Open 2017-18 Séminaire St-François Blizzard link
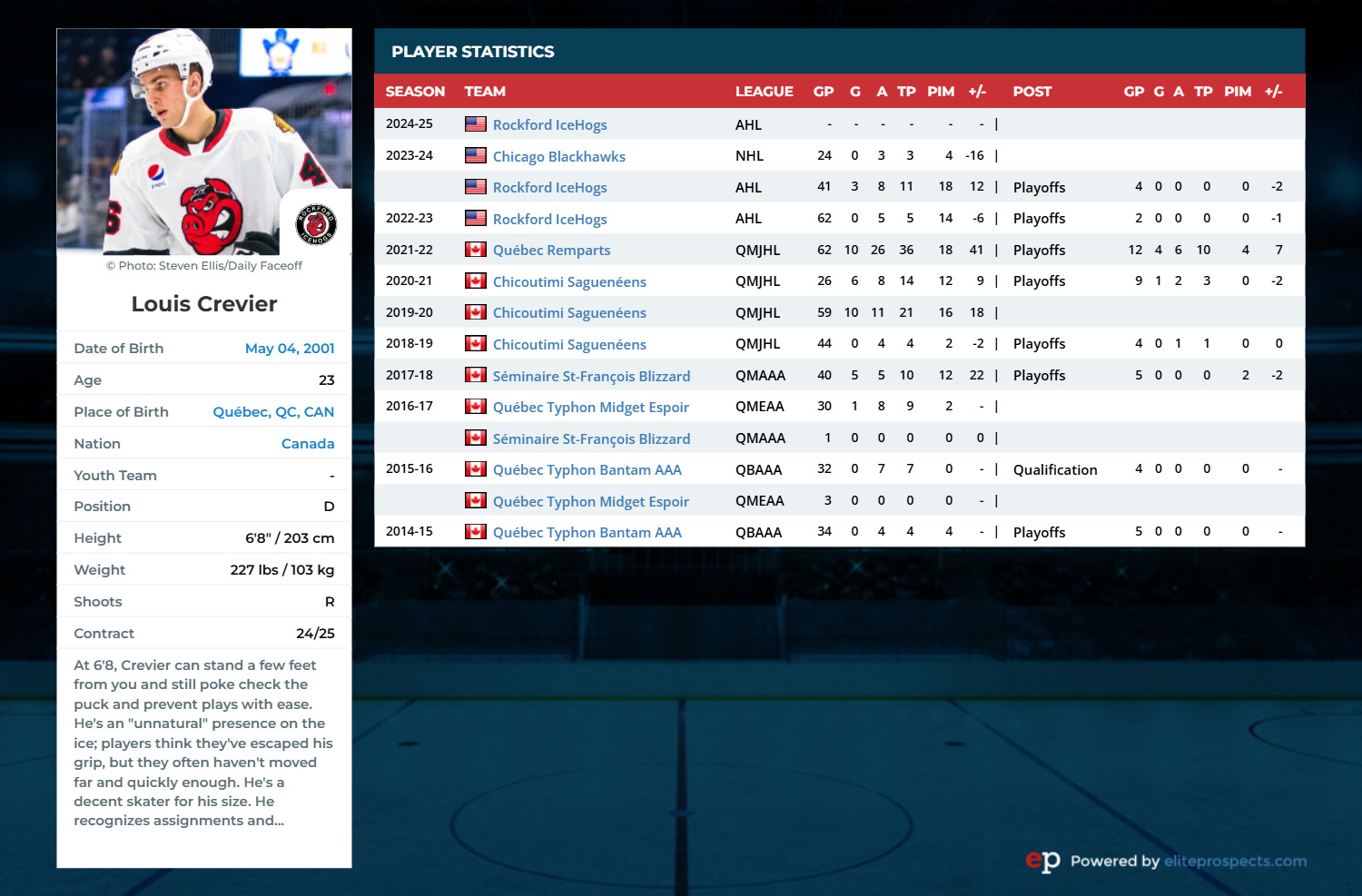This screenshot has height=896, width=1362. point(591,376)
